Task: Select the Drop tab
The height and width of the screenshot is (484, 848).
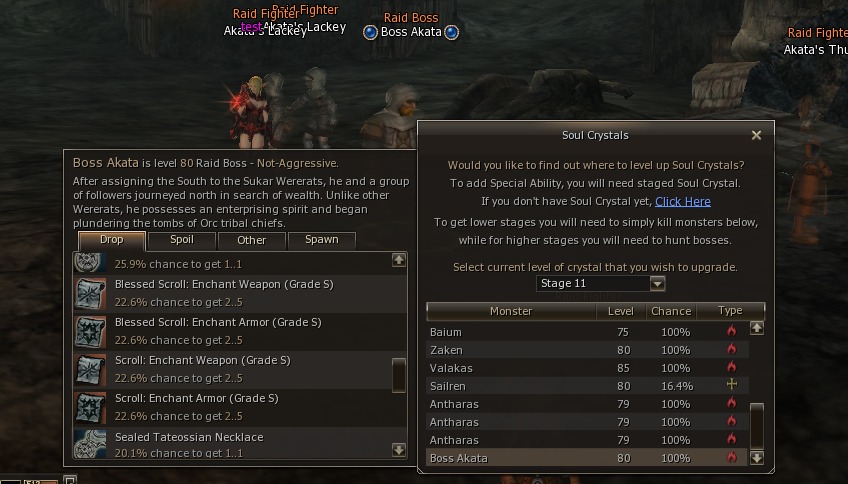Action: [112, 240]
